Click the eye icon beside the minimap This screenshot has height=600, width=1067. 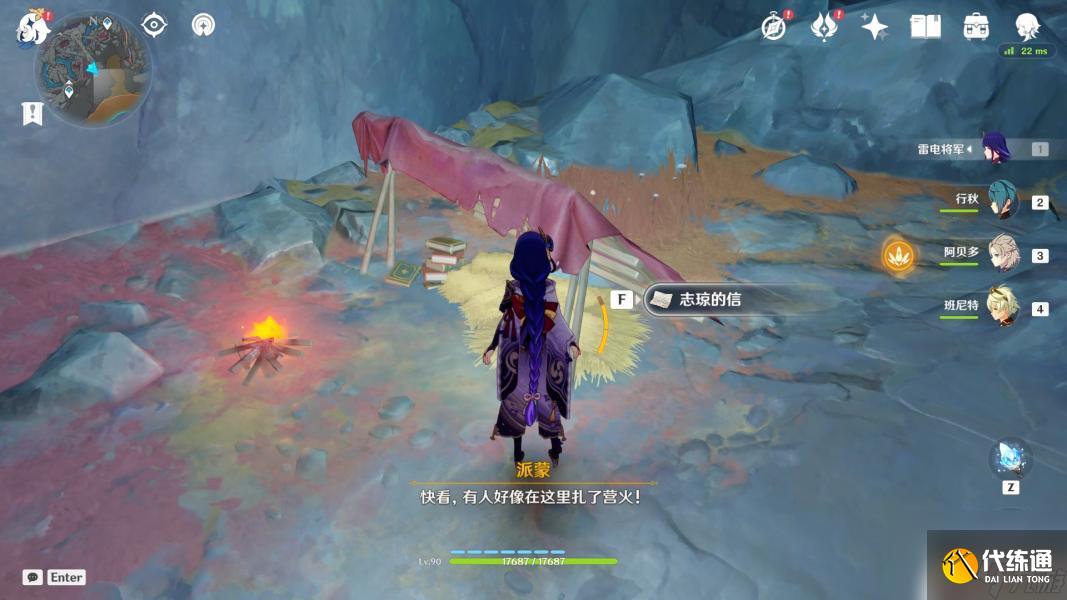154,24
